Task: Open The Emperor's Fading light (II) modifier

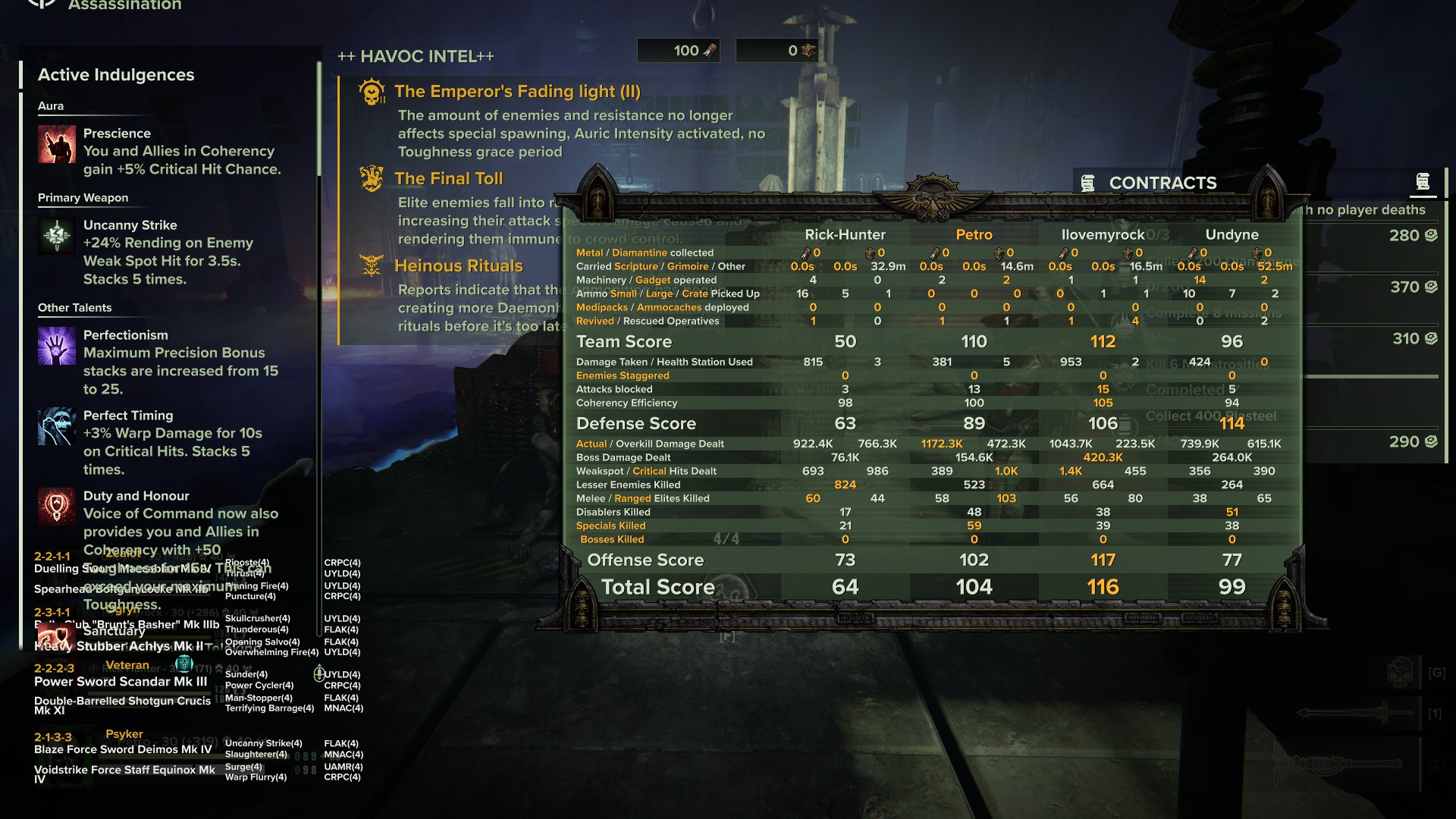Action: coord(517,92)
